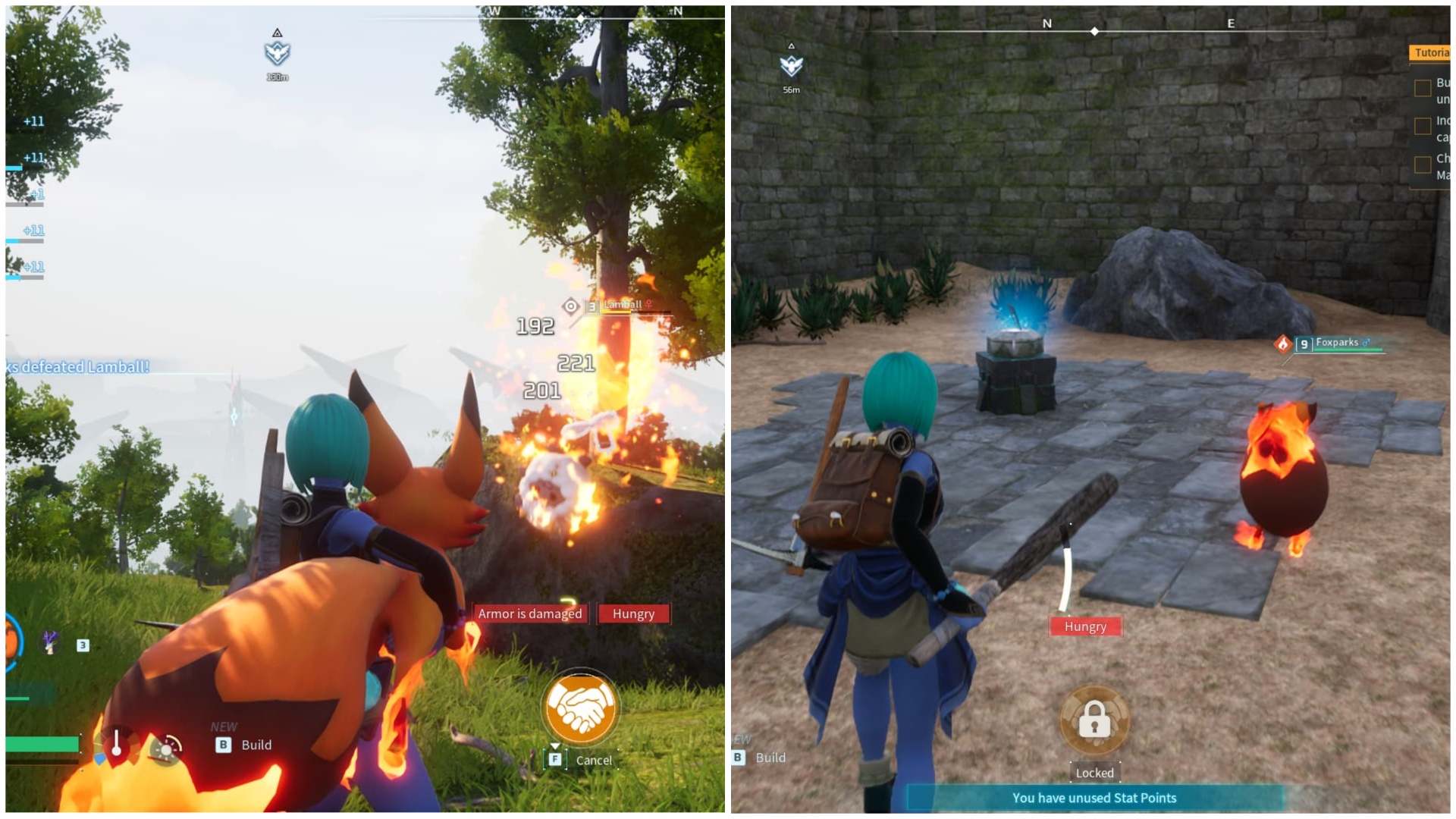
Task: Click the green stamina bar bottom-left
Action: 42,744
